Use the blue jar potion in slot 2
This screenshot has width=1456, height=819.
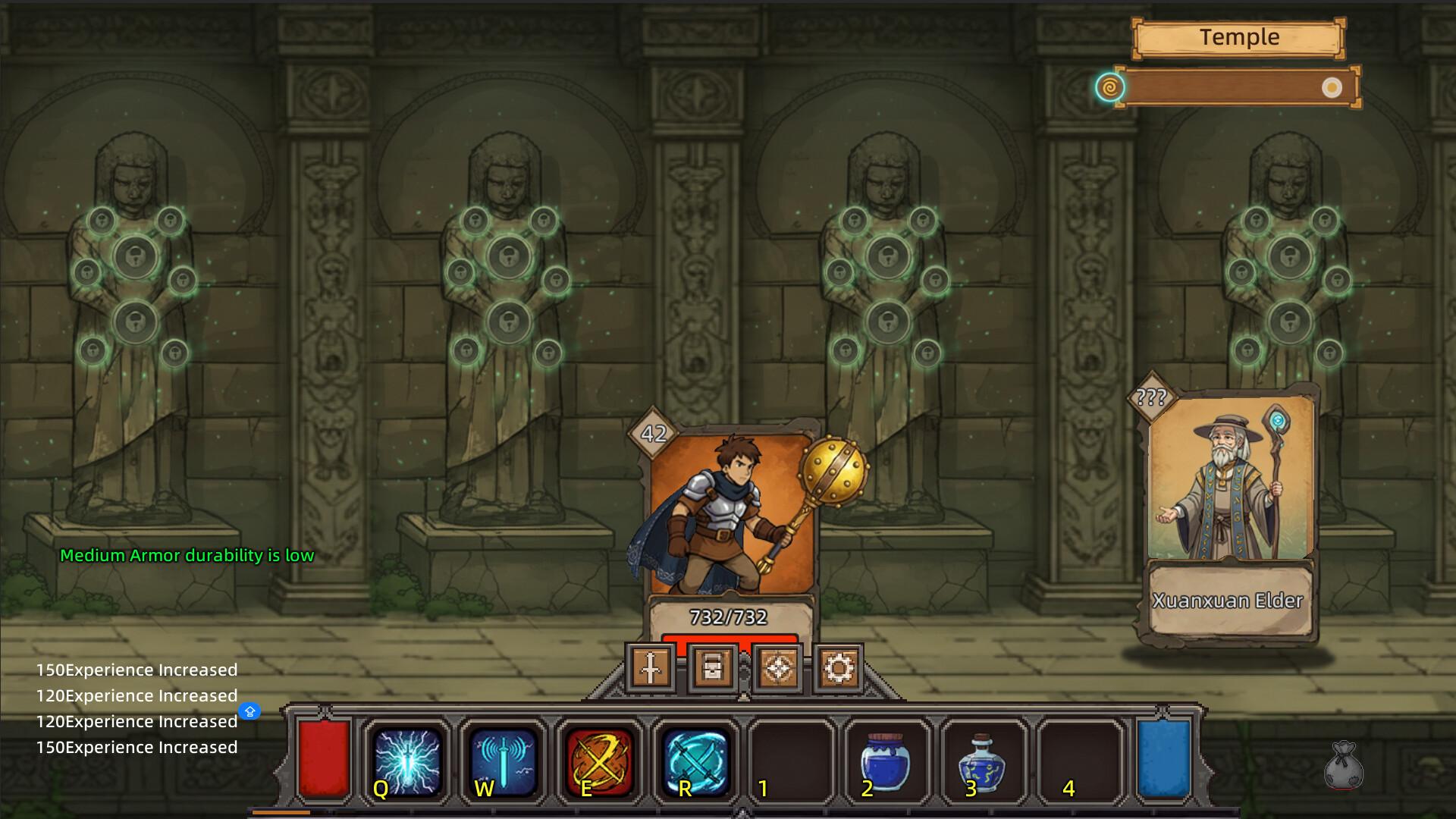tap(885, 762)
